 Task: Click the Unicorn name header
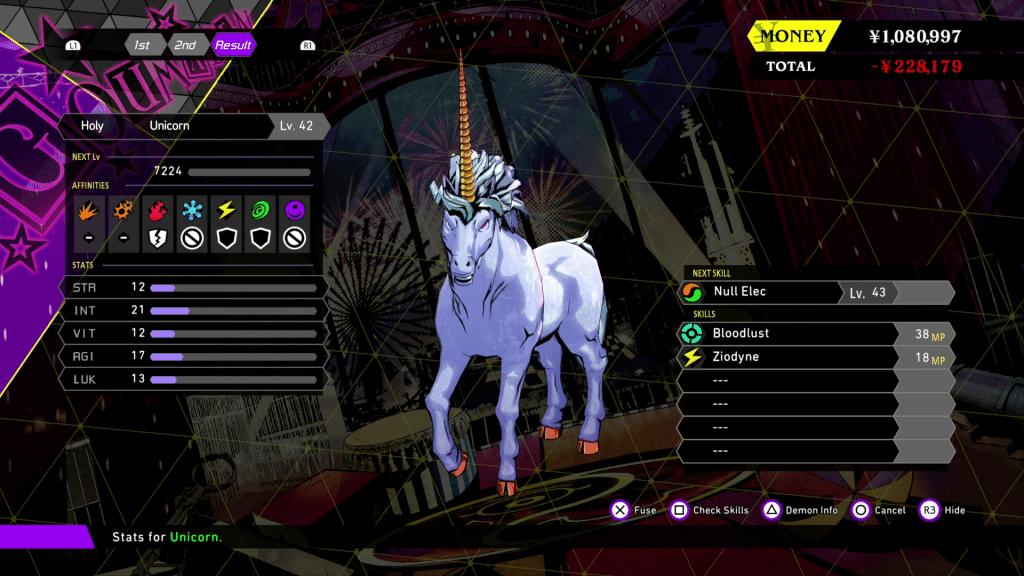pos(169,126)
